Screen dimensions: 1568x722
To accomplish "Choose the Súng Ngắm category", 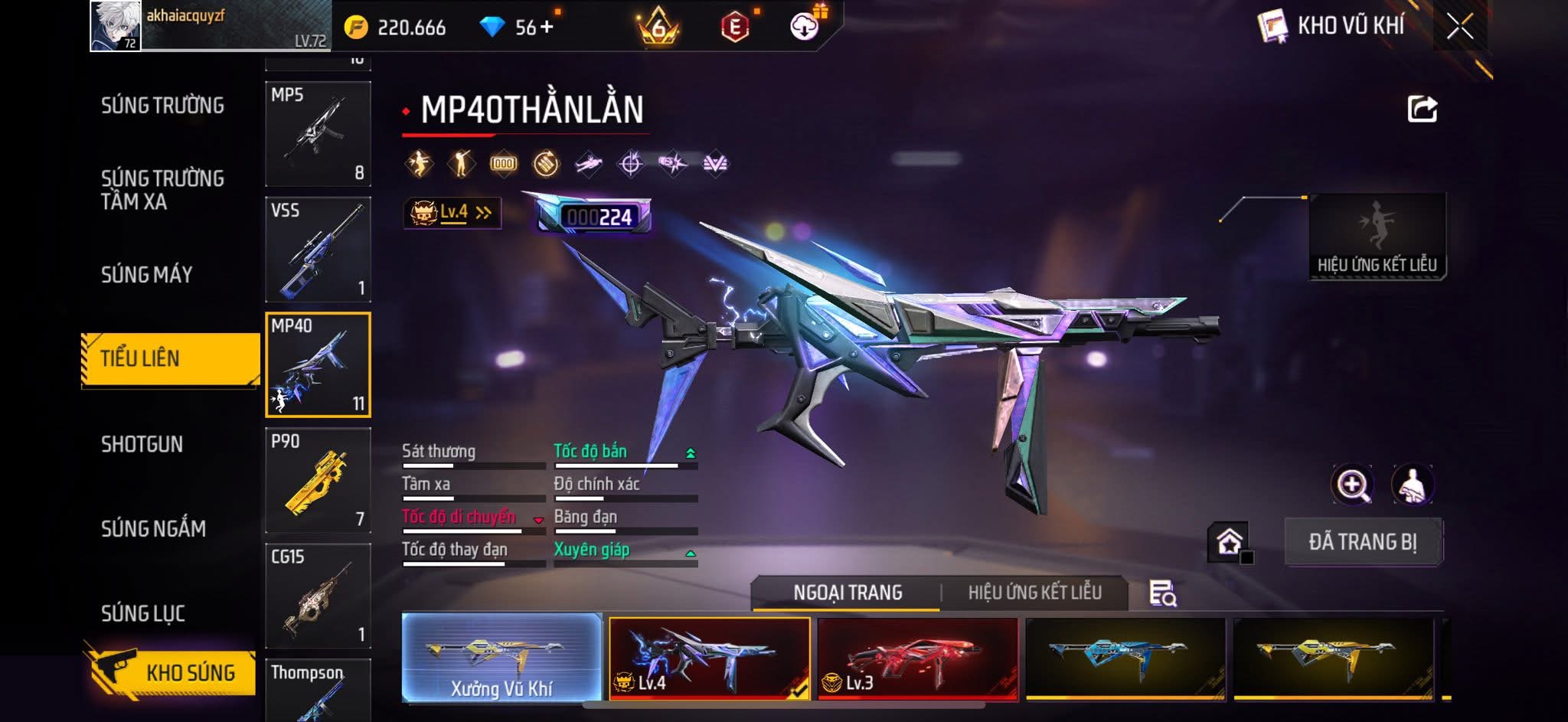I will (x=153, y=528).
